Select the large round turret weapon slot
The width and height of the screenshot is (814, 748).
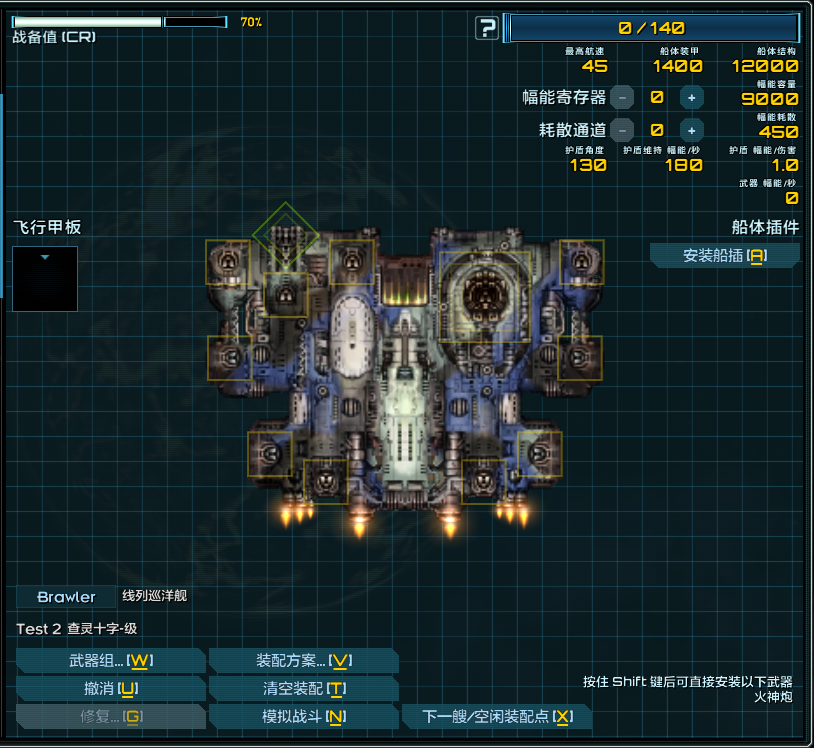485,296
